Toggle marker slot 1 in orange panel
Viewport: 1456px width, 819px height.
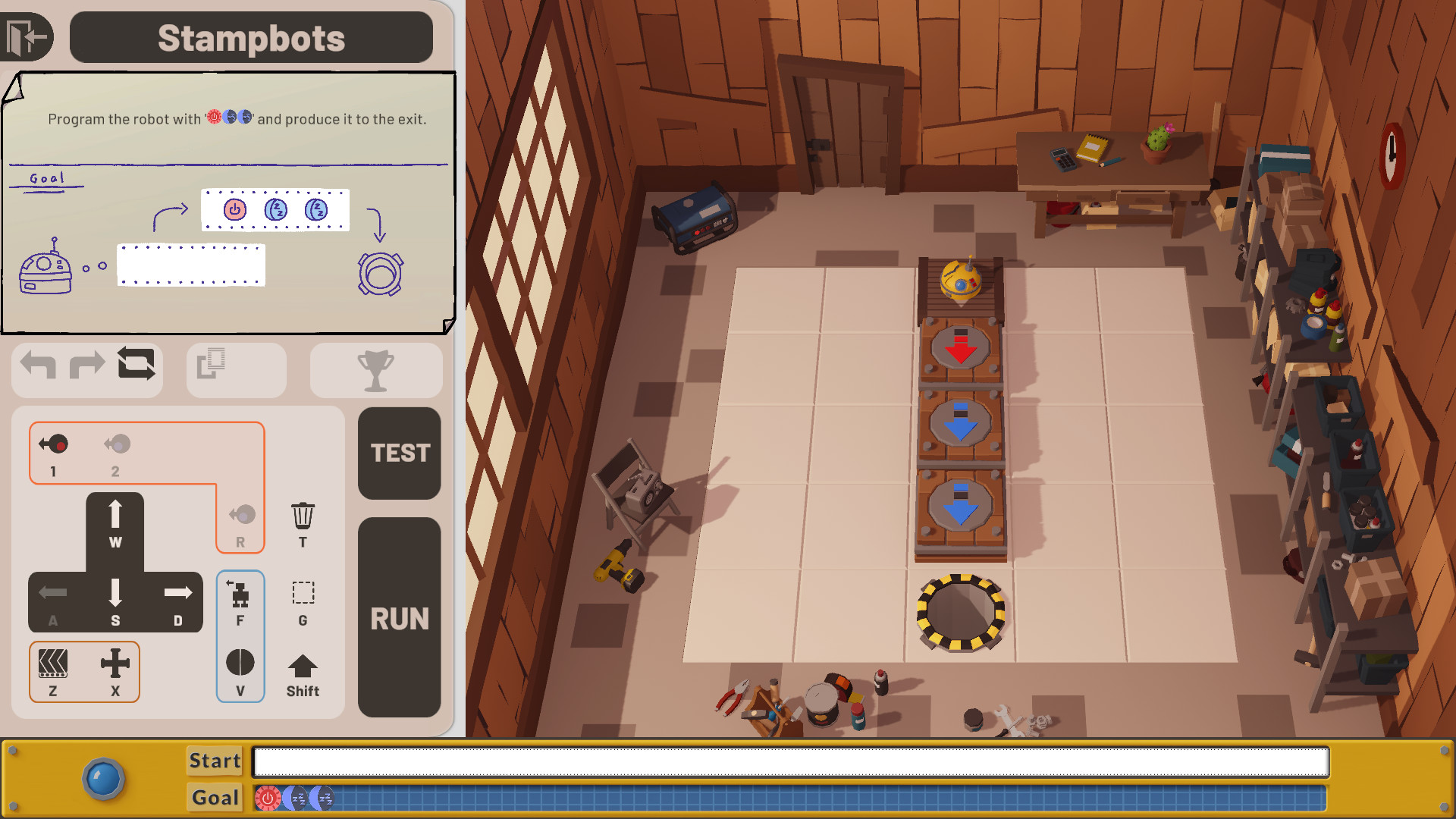click(52, 444)
